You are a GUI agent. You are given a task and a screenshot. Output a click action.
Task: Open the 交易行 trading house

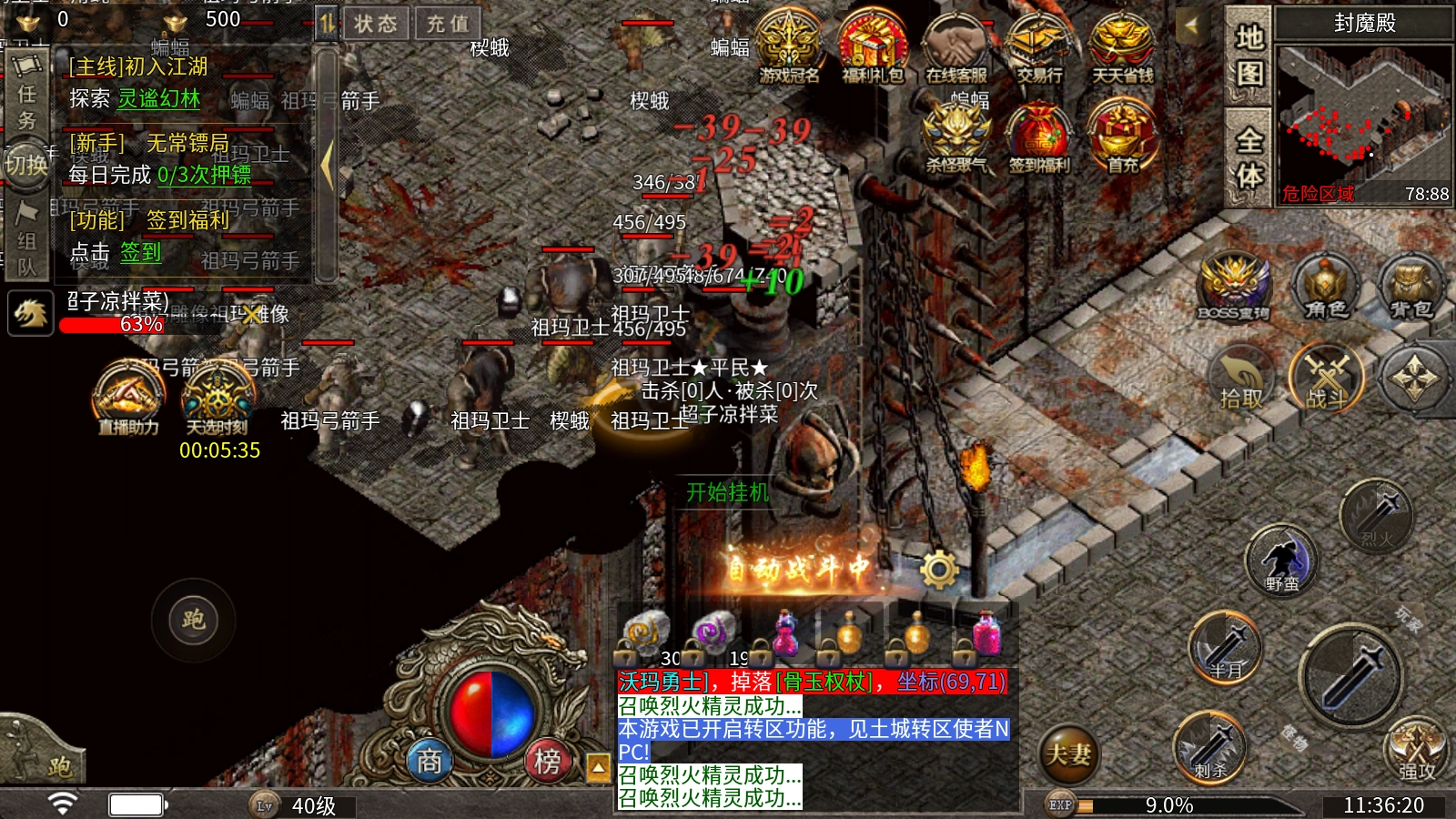coord(1039,47)
